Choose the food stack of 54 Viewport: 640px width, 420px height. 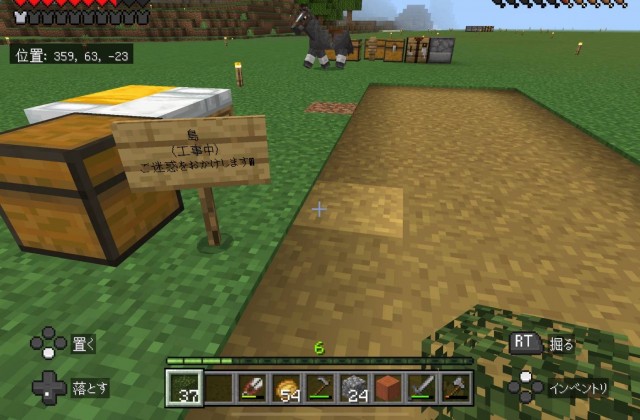[x=286, y=386]
